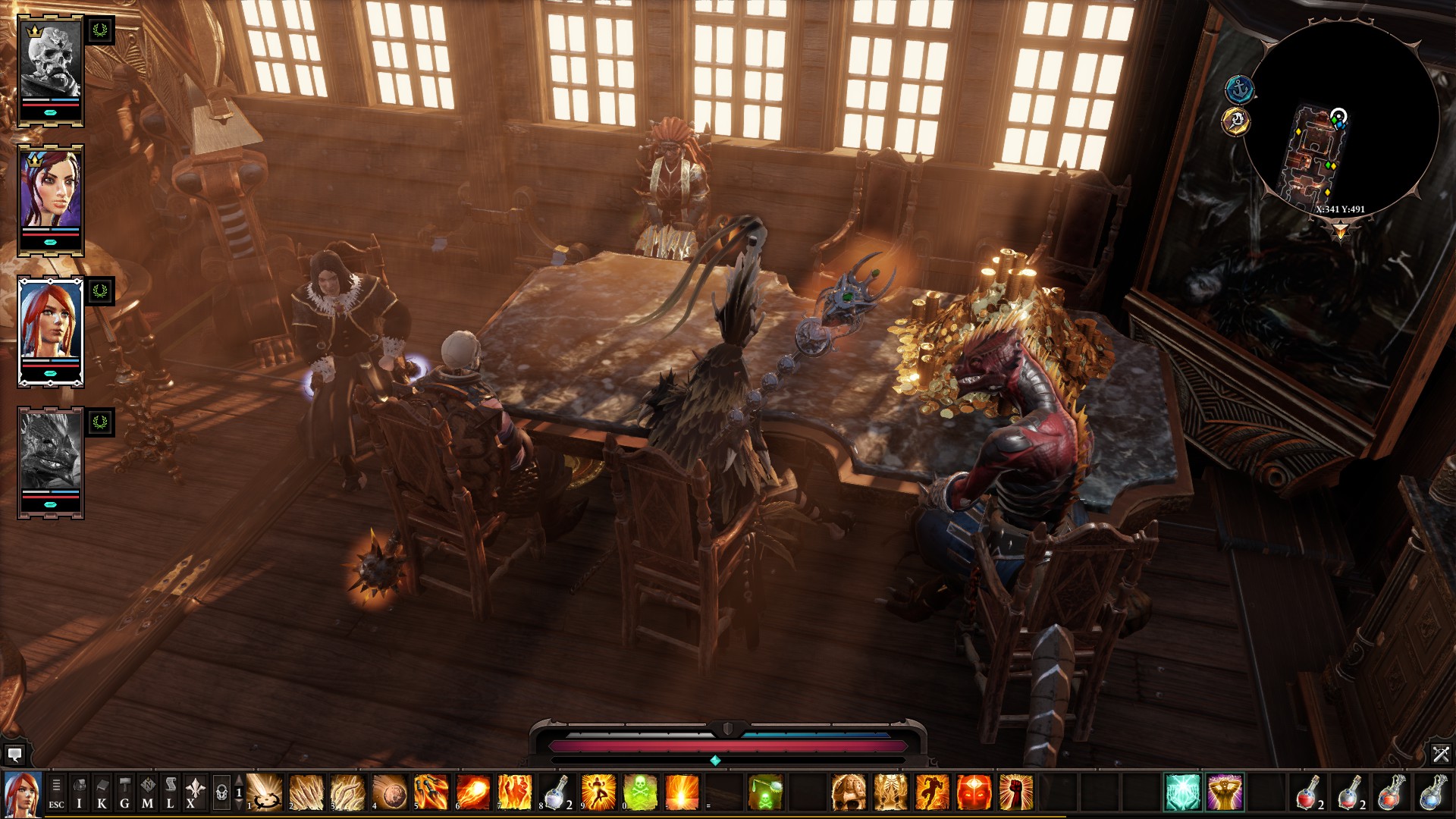1456x819 pixels.
Task: Activate the fireball skill in slot 6
Action: 472,792
